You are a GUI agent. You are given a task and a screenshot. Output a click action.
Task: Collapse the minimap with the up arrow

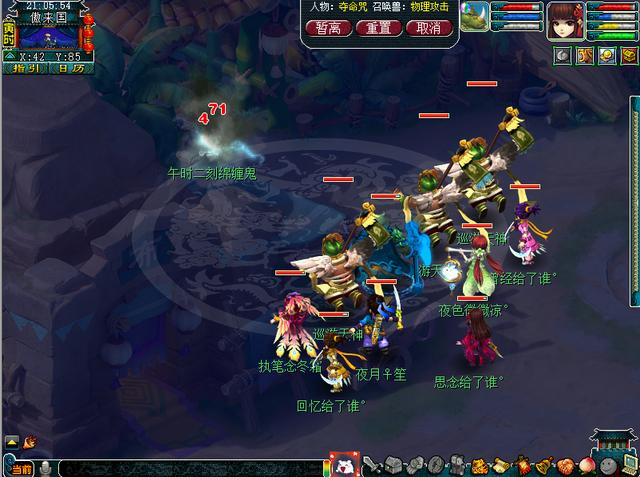[9, 56]
